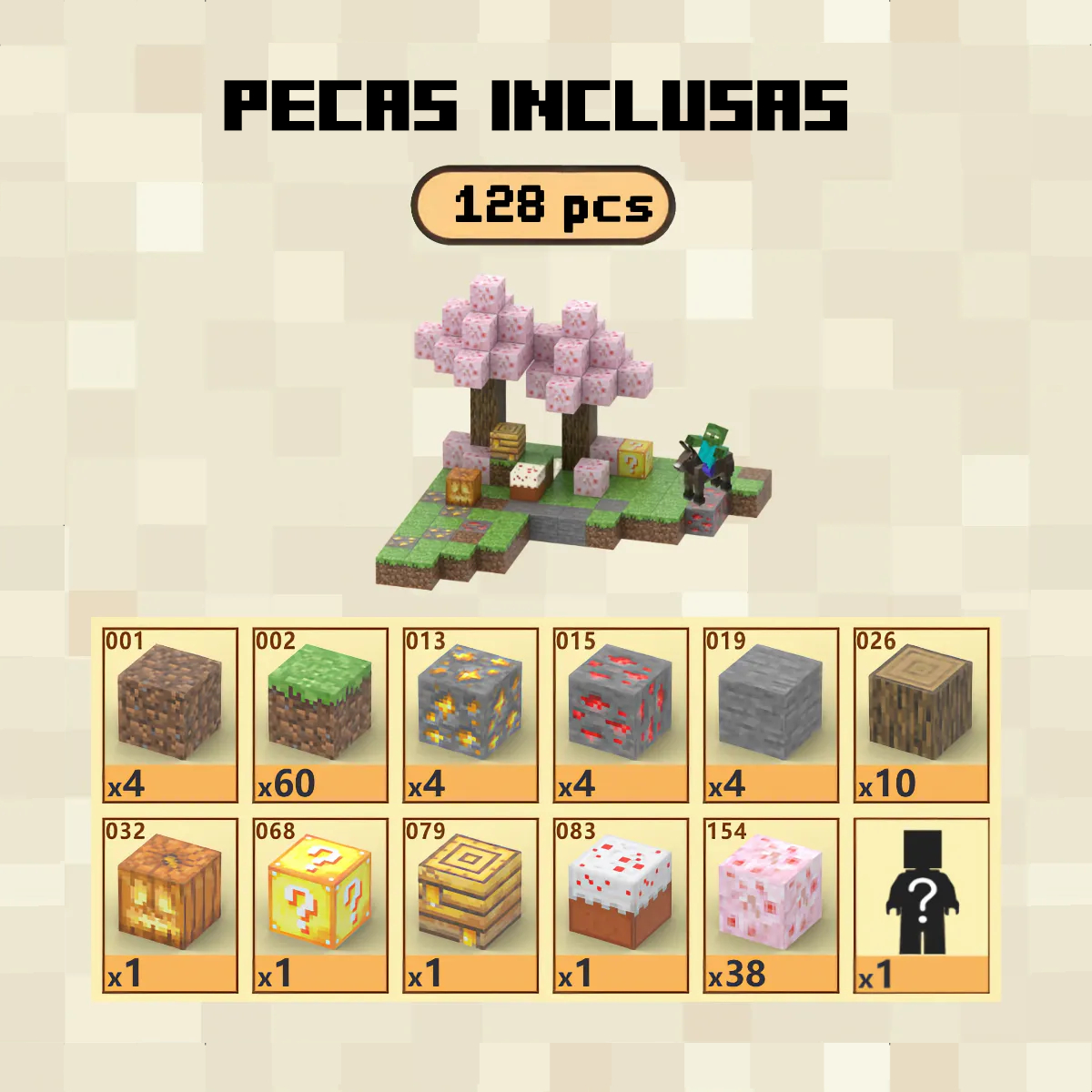The image size is (1092, 1092).
Task: Pick the cake block tile 083
Action: (x=621, y=905)
